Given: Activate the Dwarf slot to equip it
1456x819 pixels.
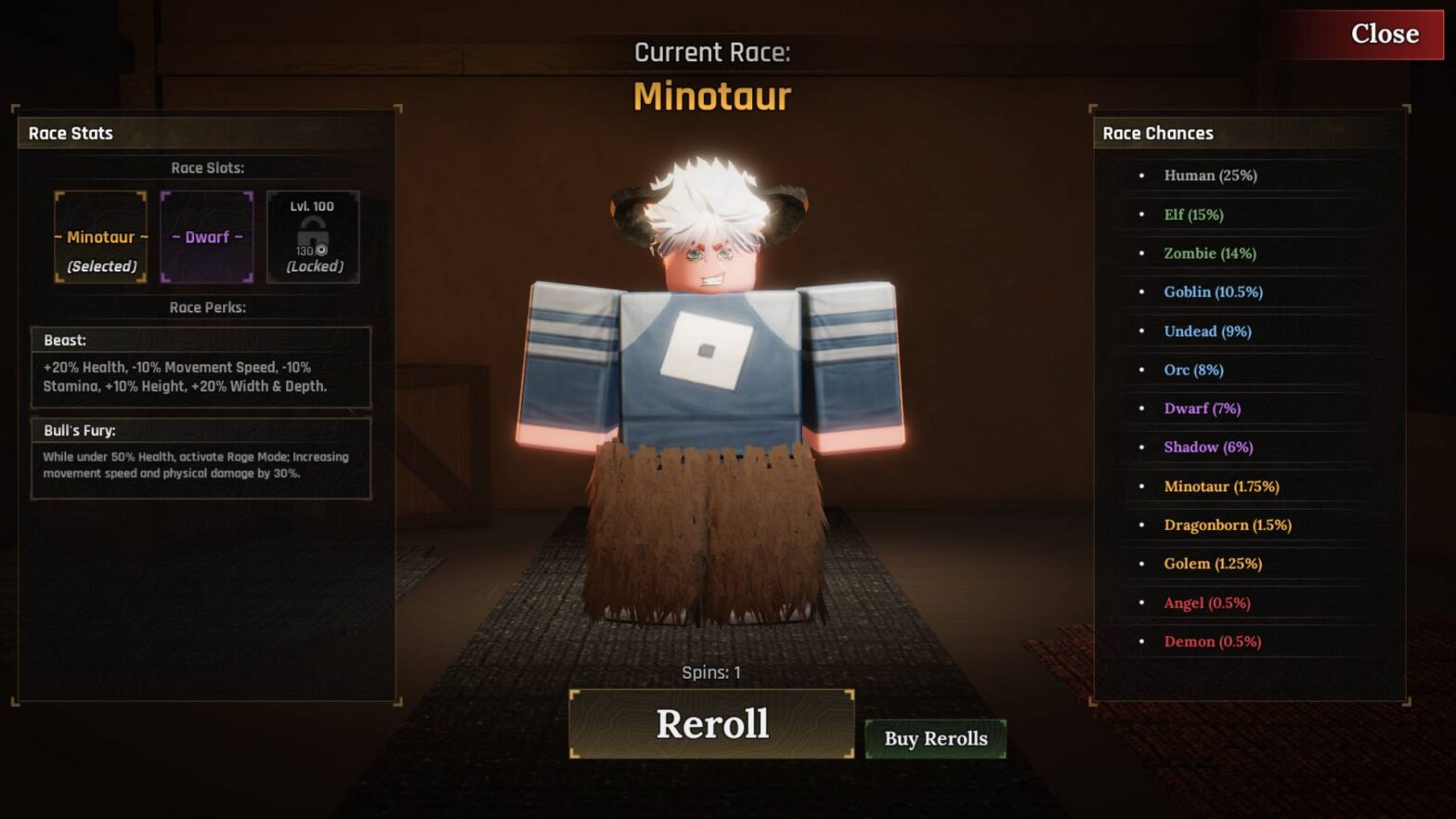Looking at the screenshot, I should click(206, 238).
